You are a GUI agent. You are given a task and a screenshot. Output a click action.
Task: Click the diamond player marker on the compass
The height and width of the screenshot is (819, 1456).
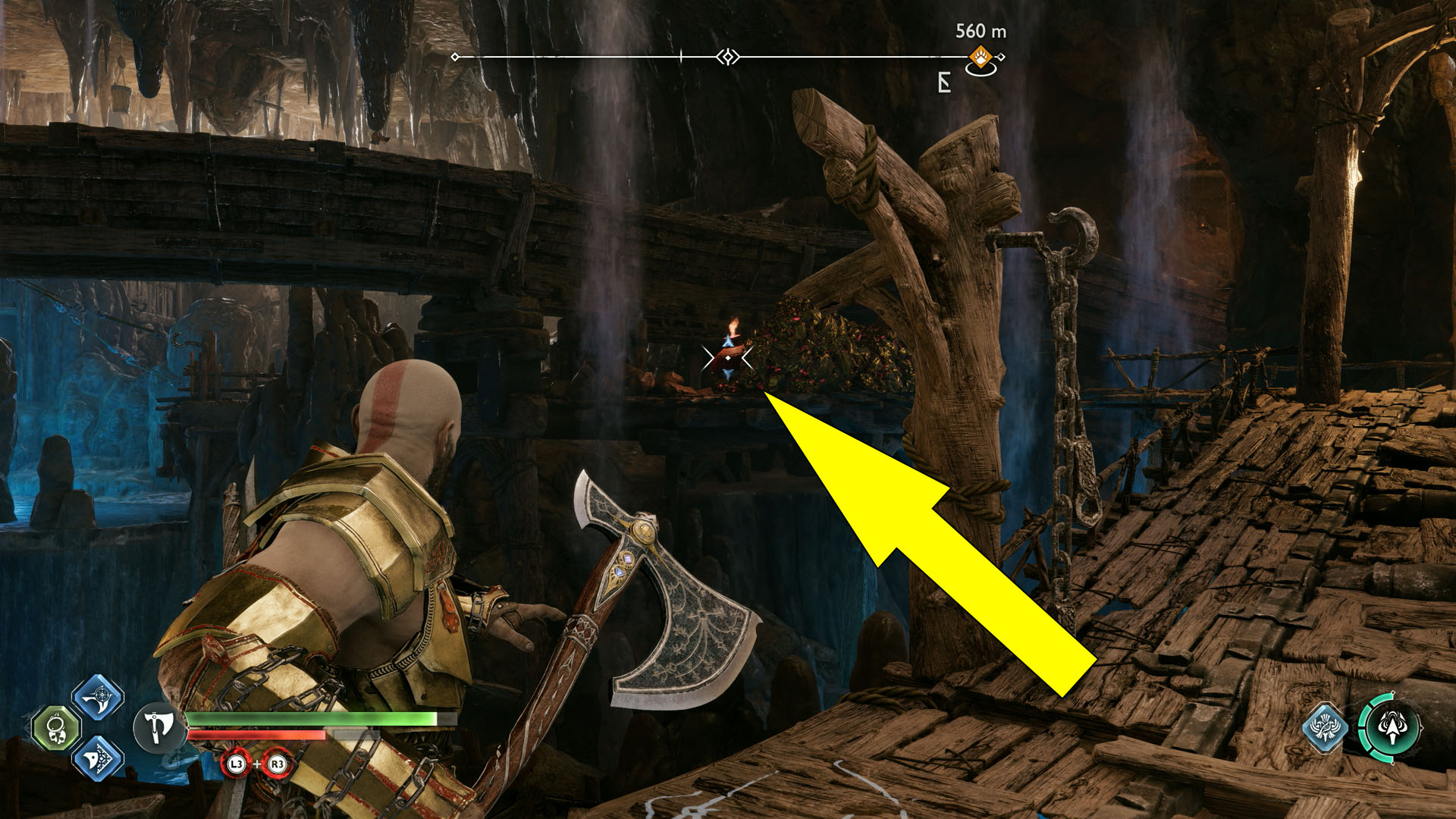[726, 55]
